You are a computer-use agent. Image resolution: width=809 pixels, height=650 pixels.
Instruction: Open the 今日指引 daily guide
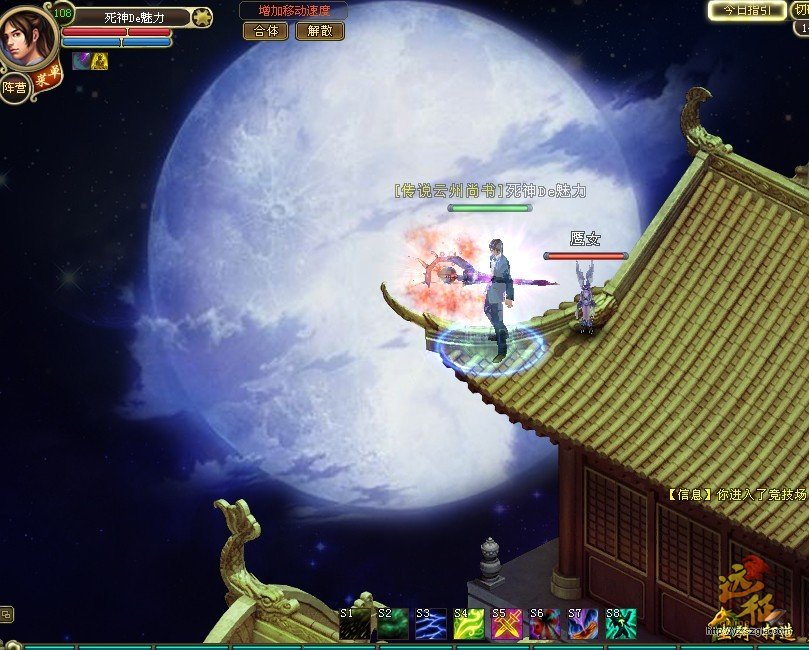coord(747,10)
